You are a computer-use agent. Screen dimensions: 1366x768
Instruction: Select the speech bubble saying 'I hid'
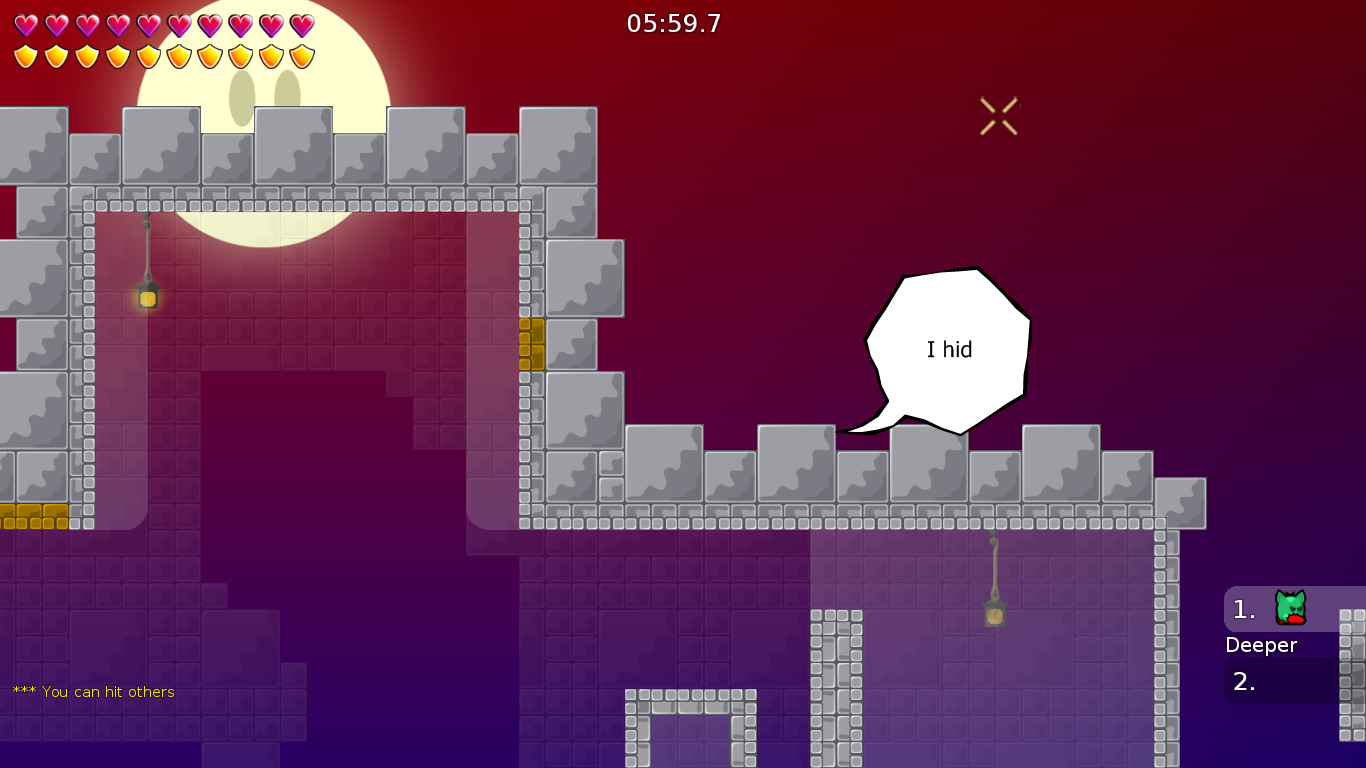[x=948, y=350]
